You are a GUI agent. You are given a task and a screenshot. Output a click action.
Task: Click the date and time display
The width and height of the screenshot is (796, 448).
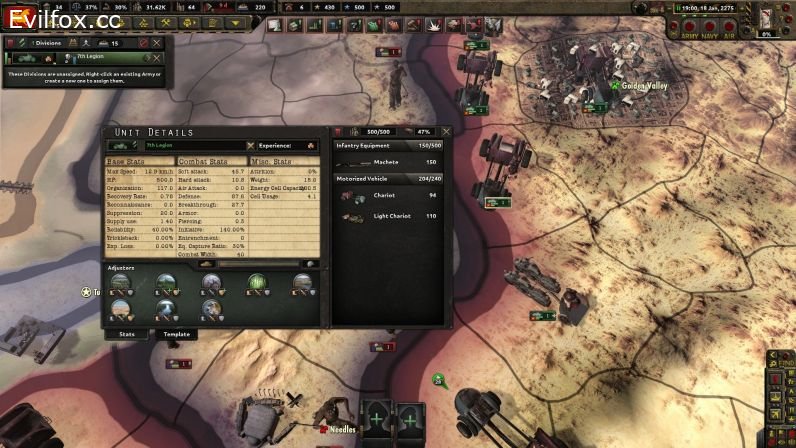[709, 8]
